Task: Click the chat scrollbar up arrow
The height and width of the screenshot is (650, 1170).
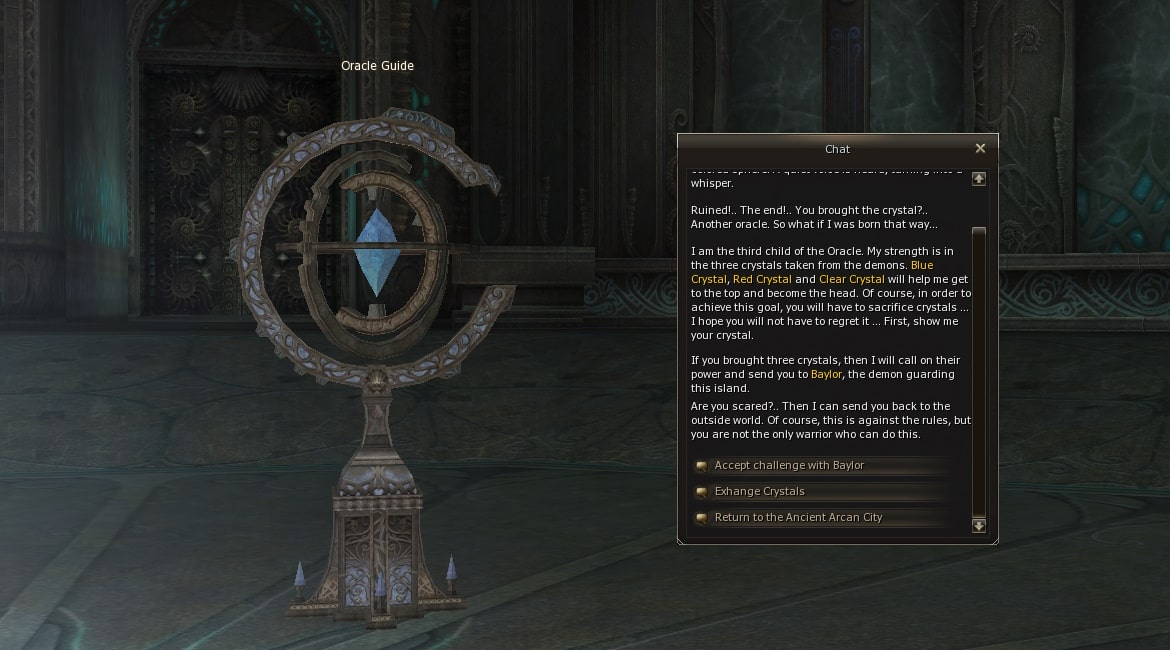Action: coord(979,179)
